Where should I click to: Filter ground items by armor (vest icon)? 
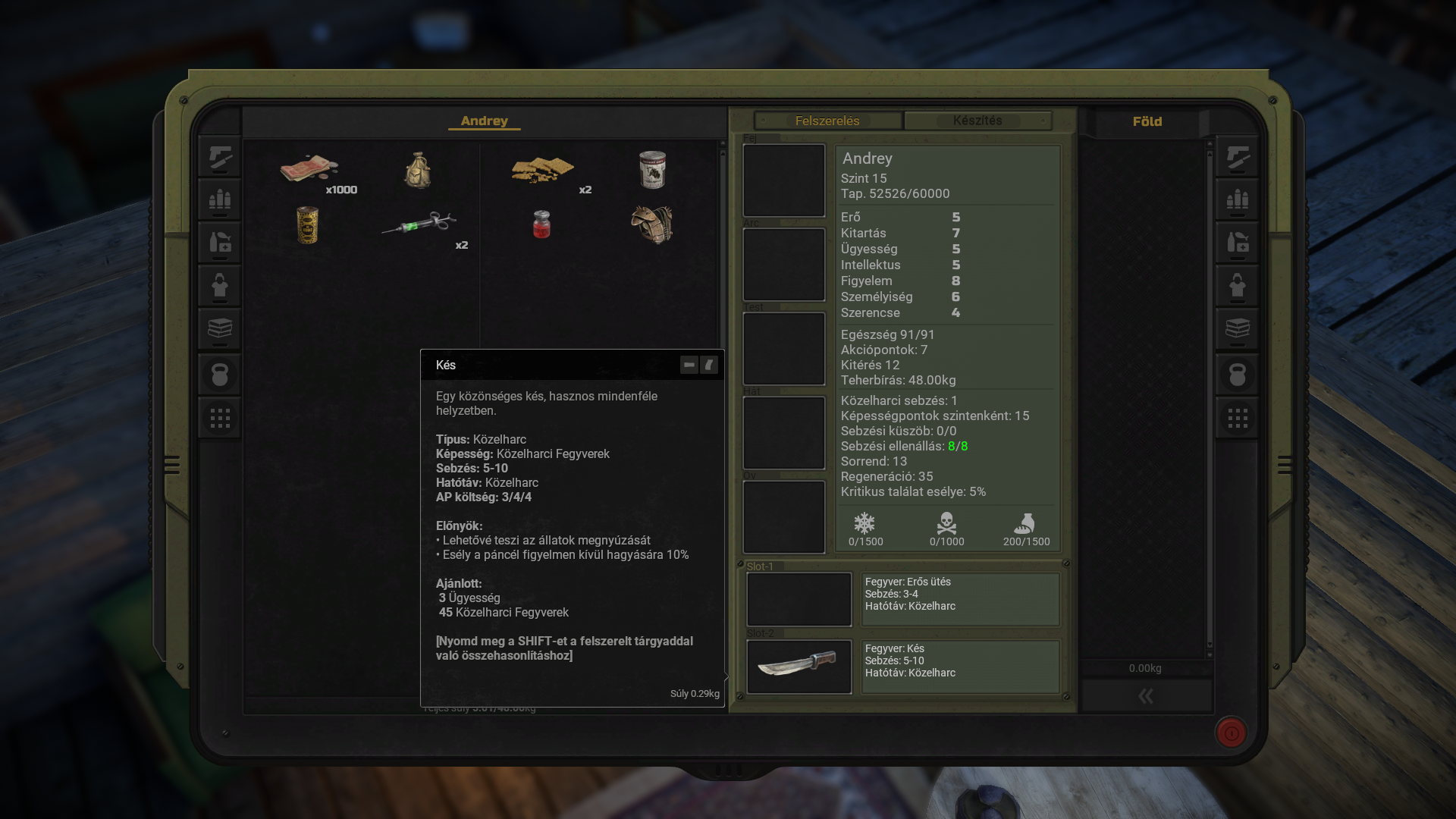1238,286
